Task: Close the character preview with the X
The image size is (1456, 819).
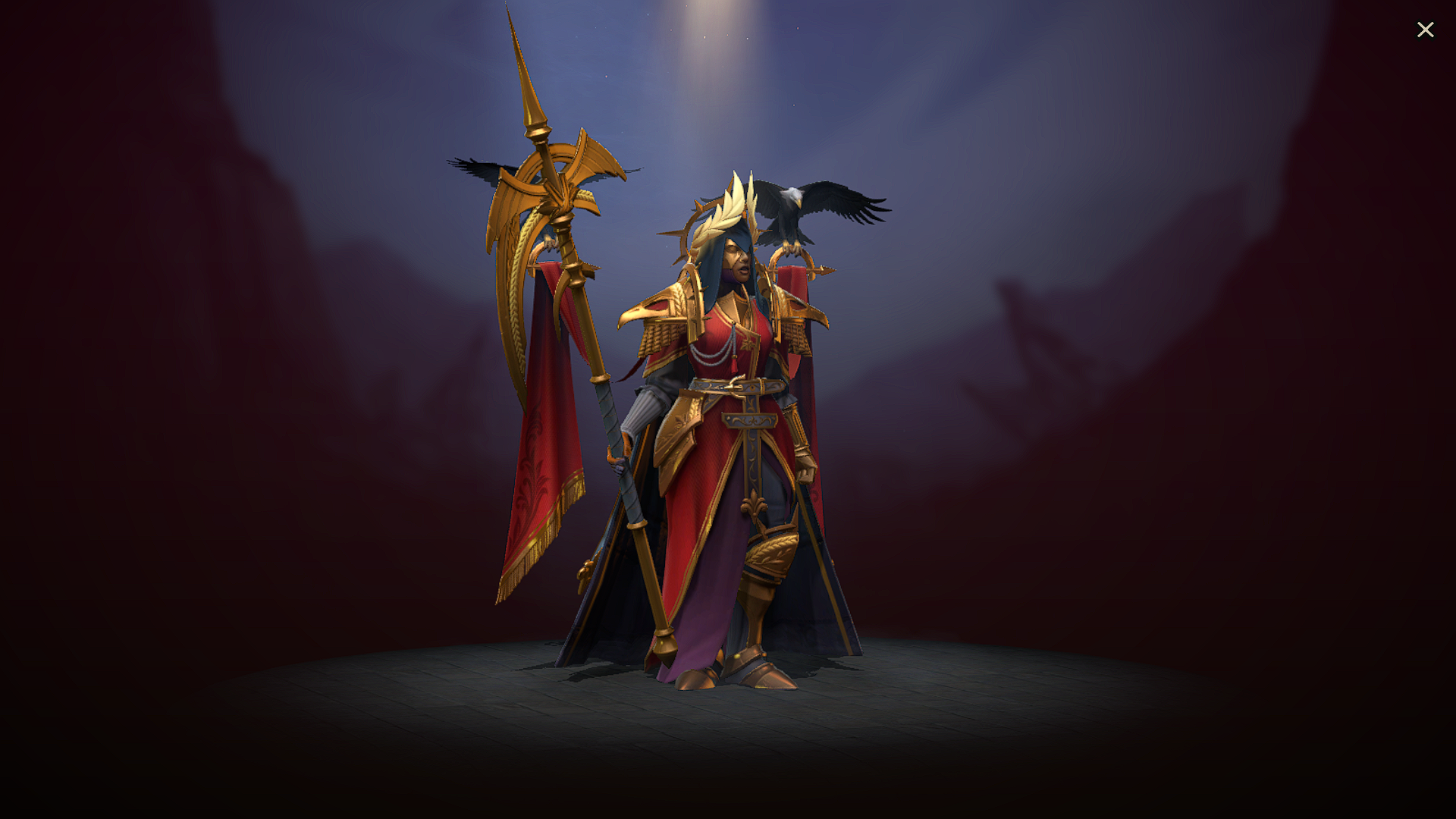Action: (x=1426, y=29)
